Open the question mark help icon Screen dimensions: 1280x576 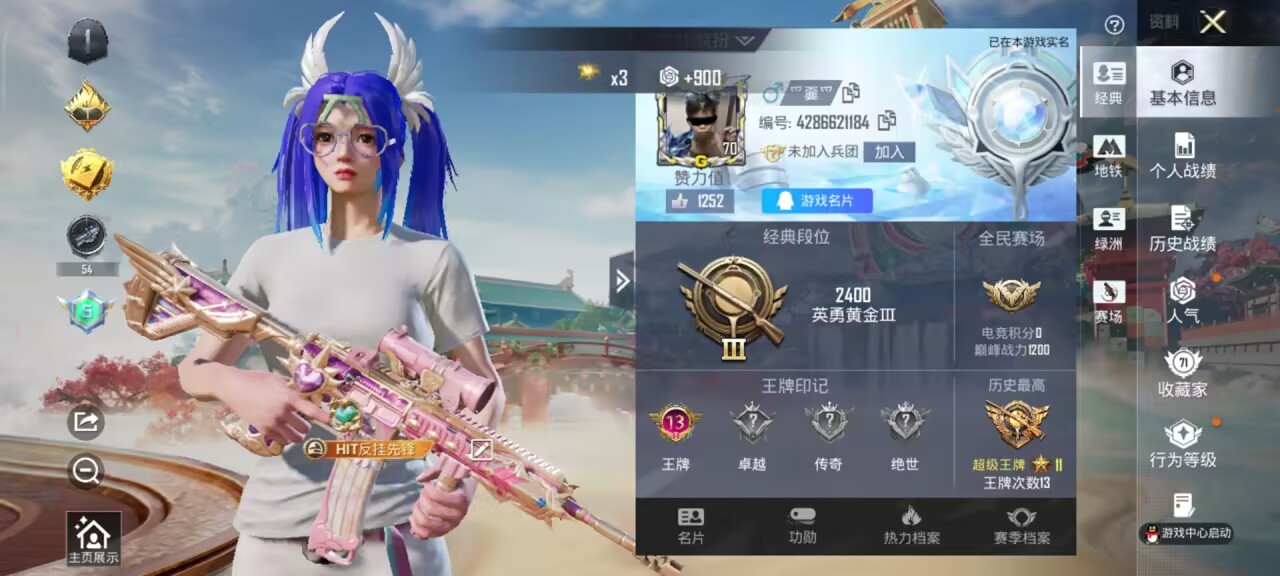point(1114,25)
